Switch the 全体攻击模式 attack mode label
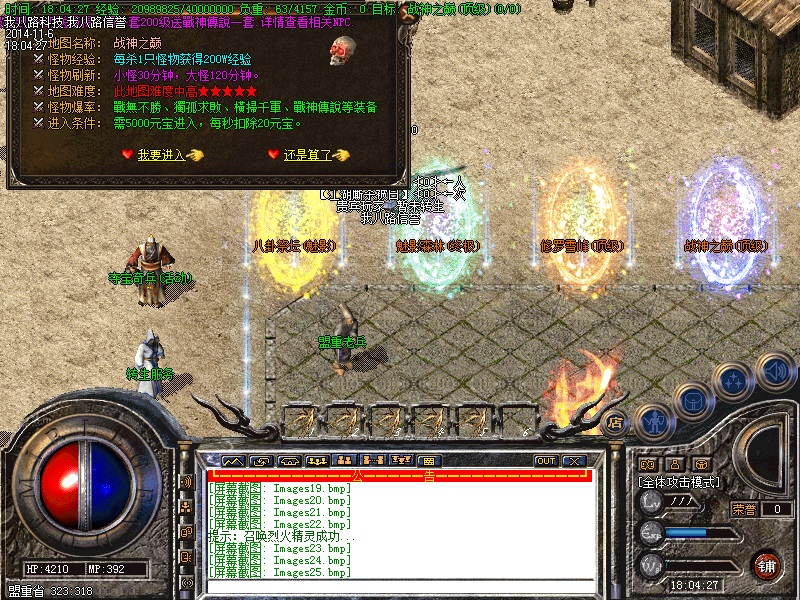Image resolution: width=800 pixels, height=600 pixels. [679, 482]
